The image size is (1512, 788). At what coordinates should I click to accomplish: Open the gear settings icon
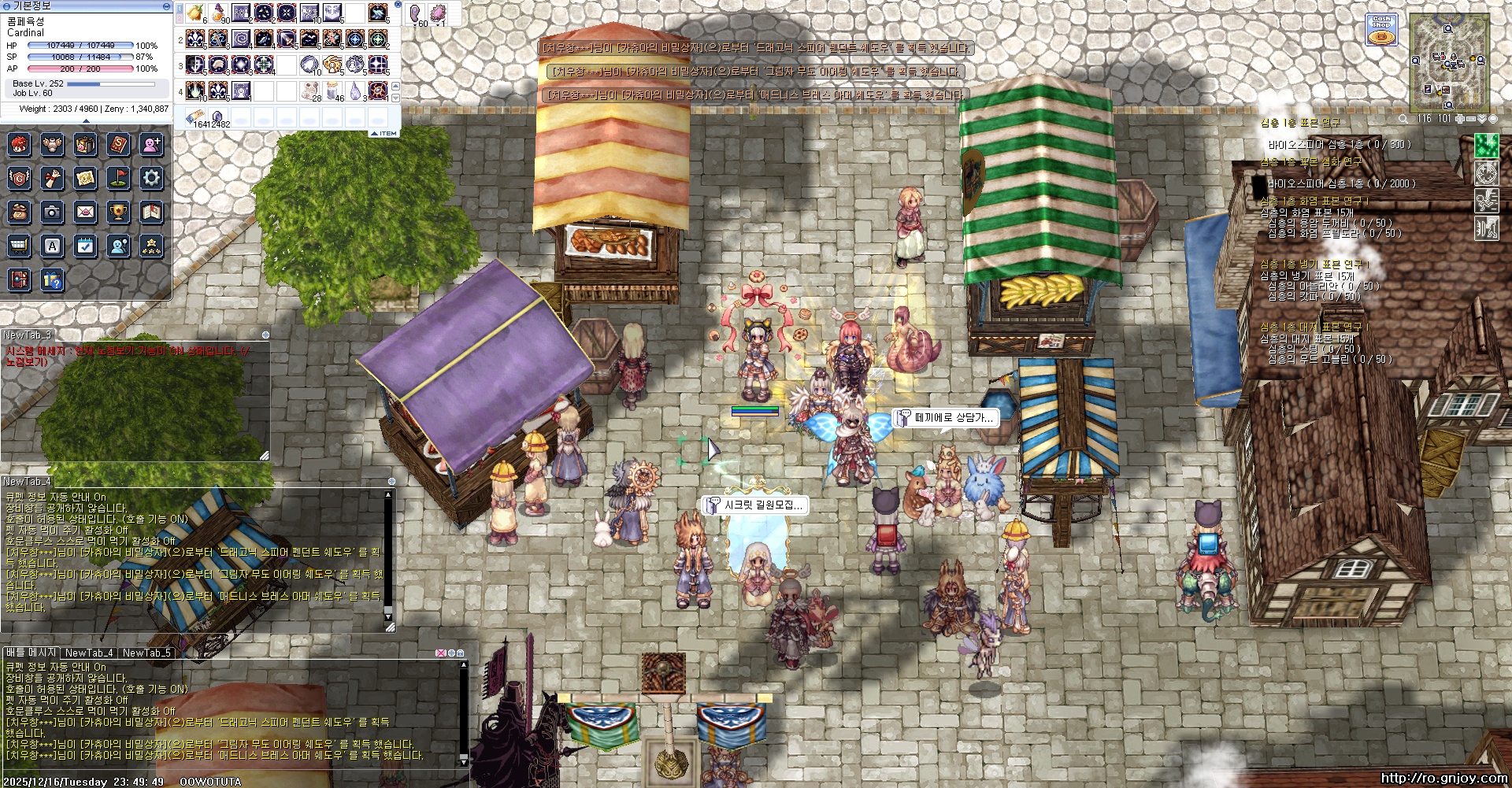click(x=151, y=178)
